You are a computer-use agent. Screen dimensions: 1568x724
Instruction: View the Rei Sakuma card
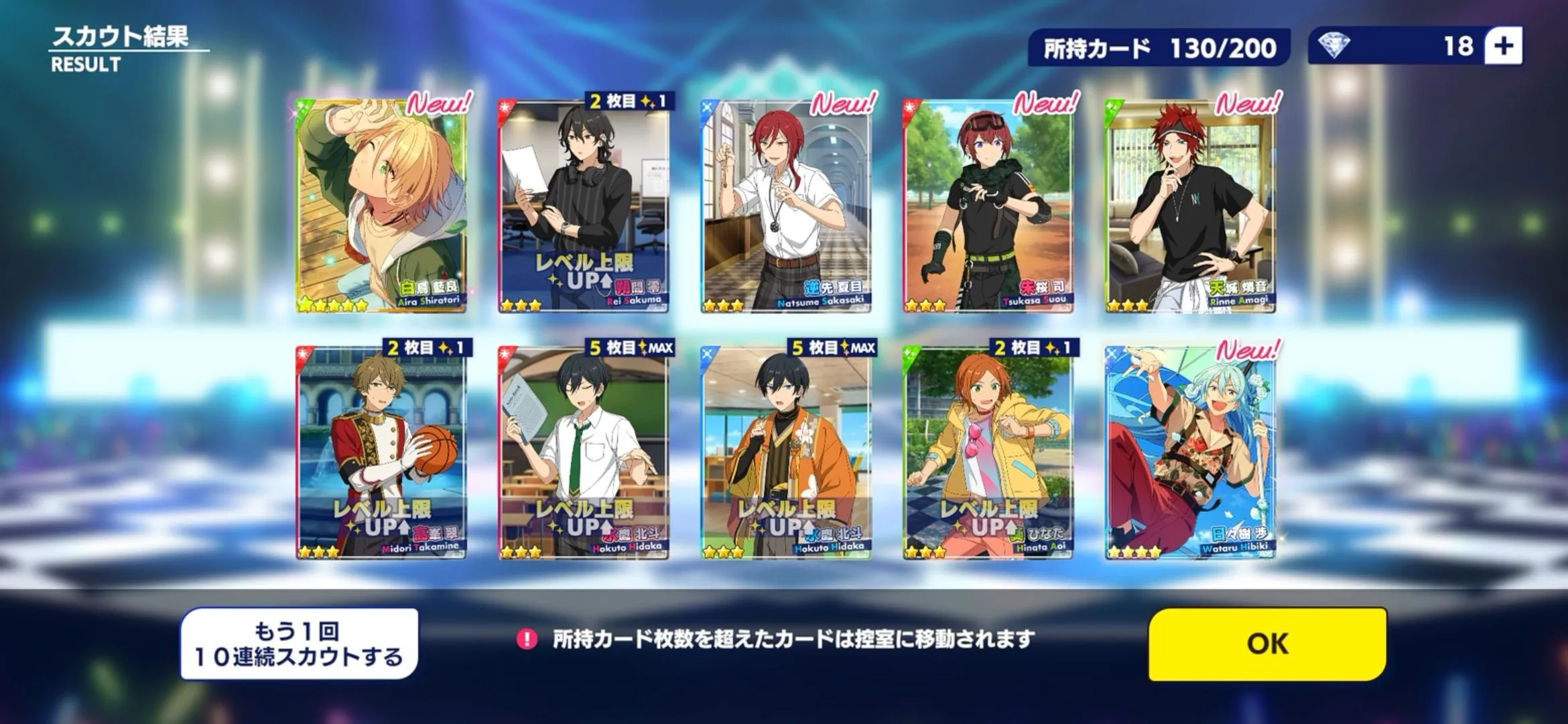coord(584,206)
